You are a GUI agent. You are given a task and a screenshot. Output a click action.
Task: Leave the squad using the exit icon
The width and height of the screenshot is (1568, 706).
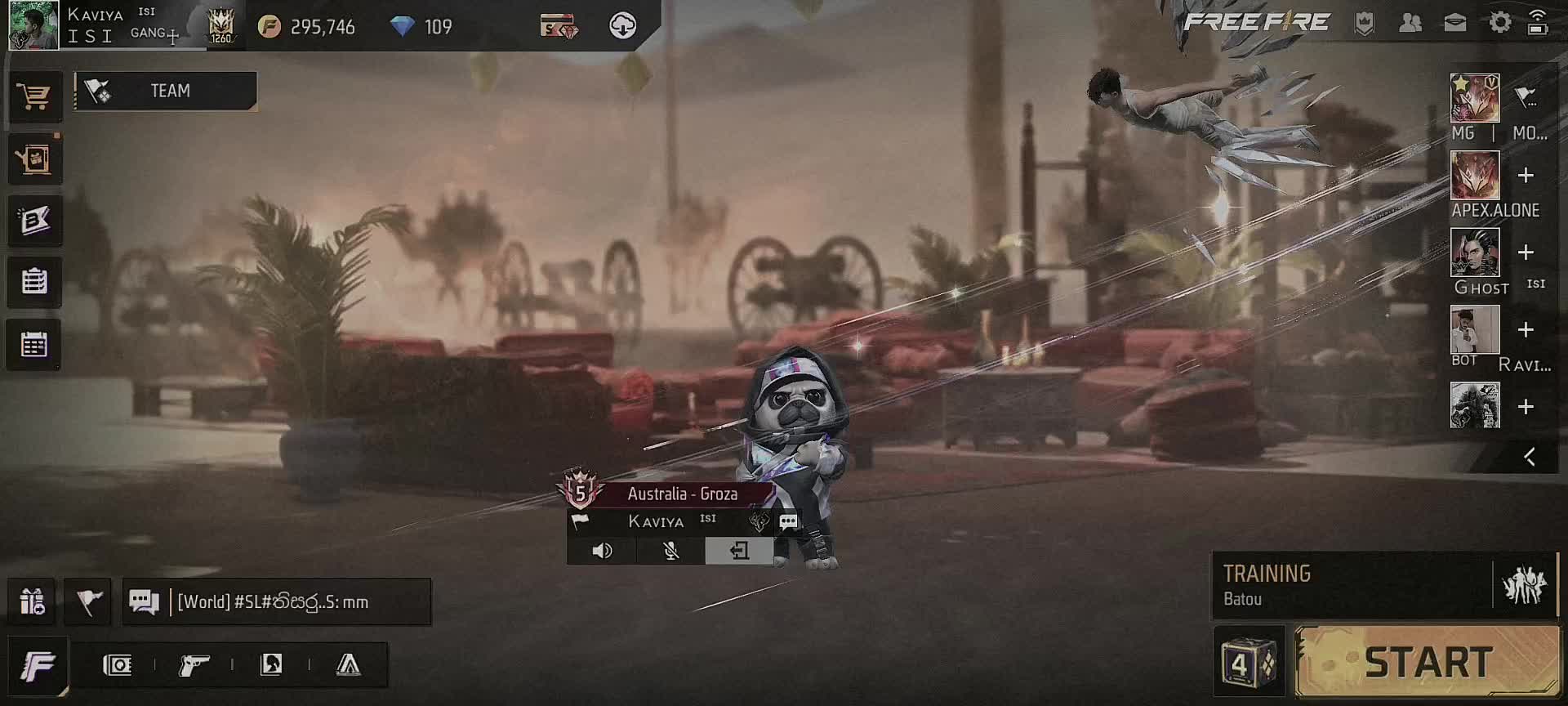pyautogui.click(x=739, y=551)
